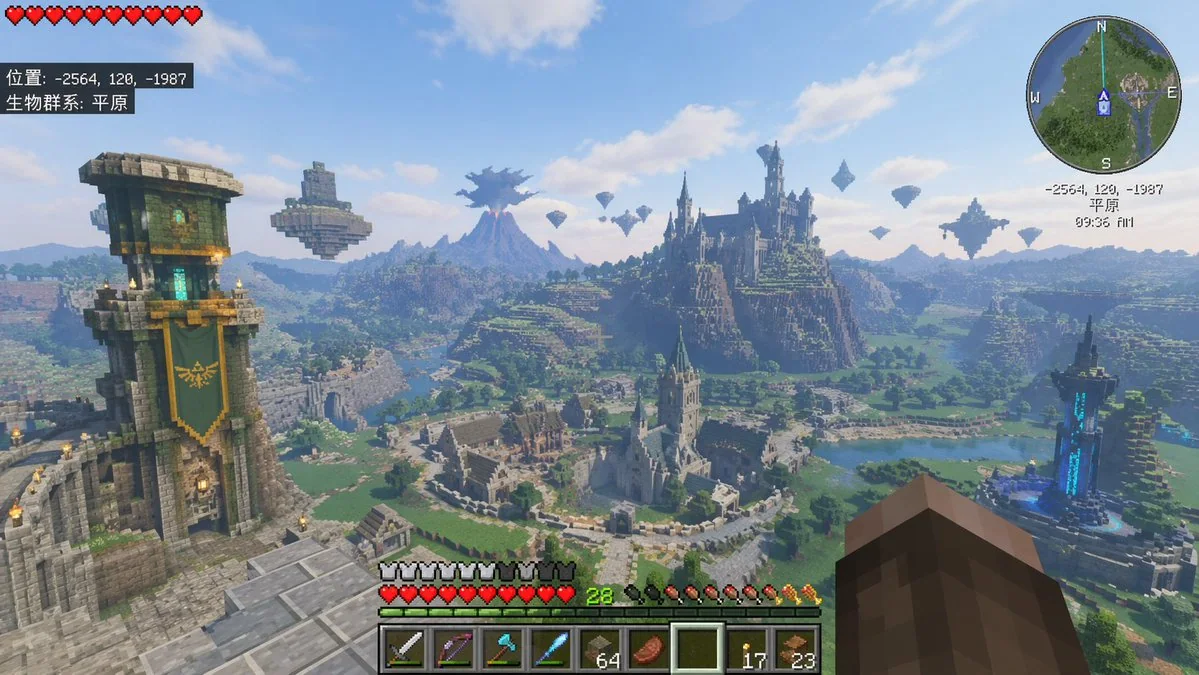Select the iron sword hotbar slot
This screenshot has height=675, width=1199.
(404, 648)
